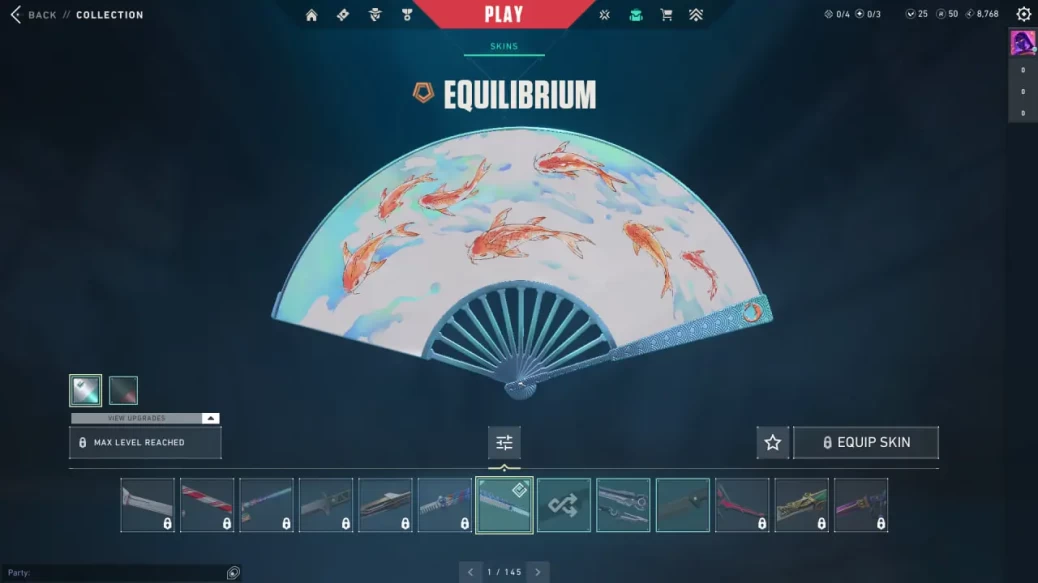
Task: Favorite this skin with the star button
Action: [x=772, y=442]
